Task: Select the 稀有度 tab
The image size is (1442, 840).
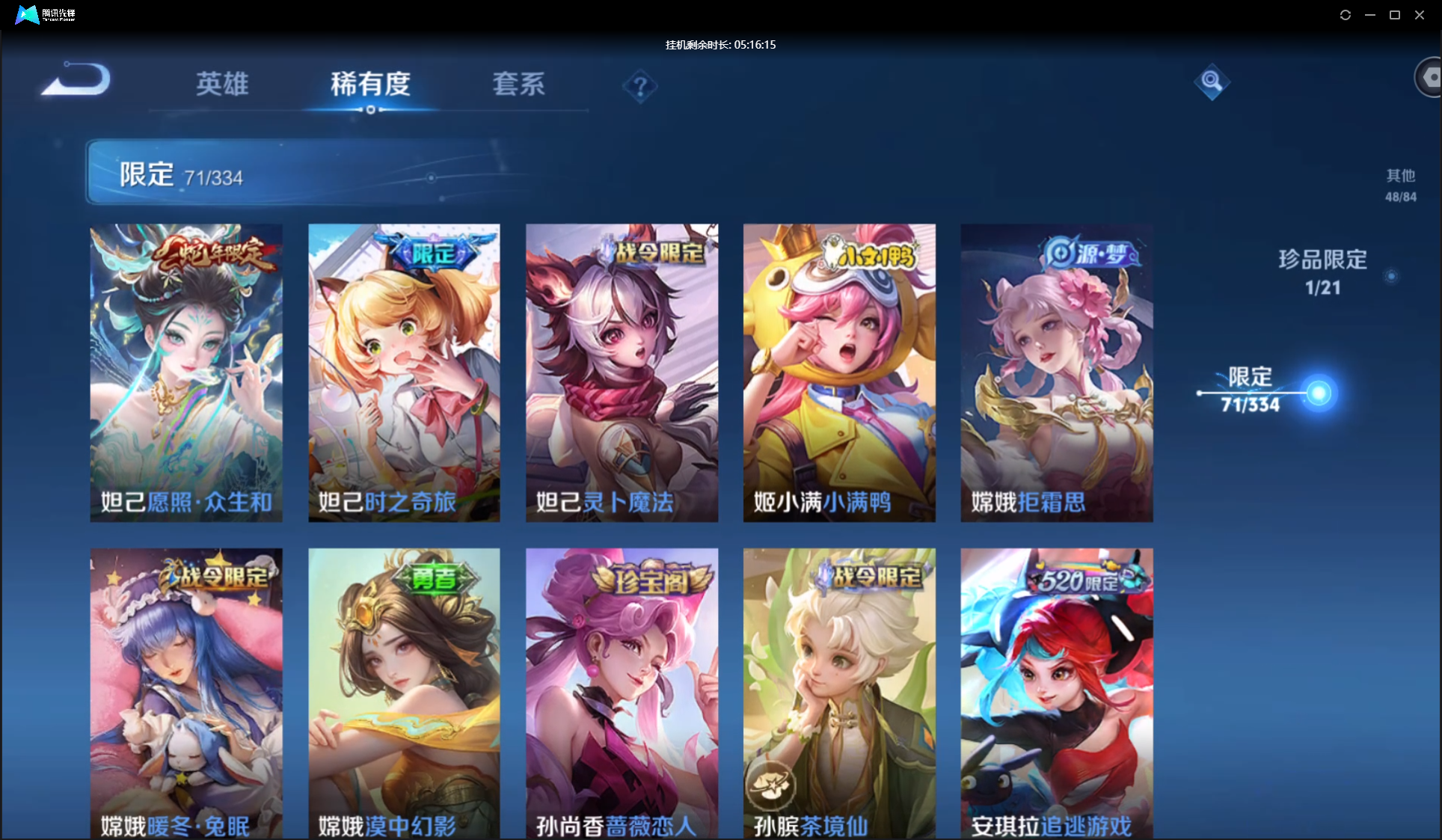Action: (x=370, y=84)
